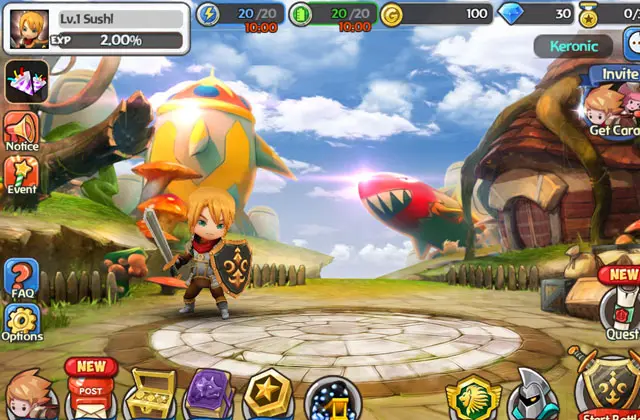Image resolution: width=640 pixels, height=420 pixels.
Task: Open the purple spellbook icon
Action: click(x=210, y=393)
